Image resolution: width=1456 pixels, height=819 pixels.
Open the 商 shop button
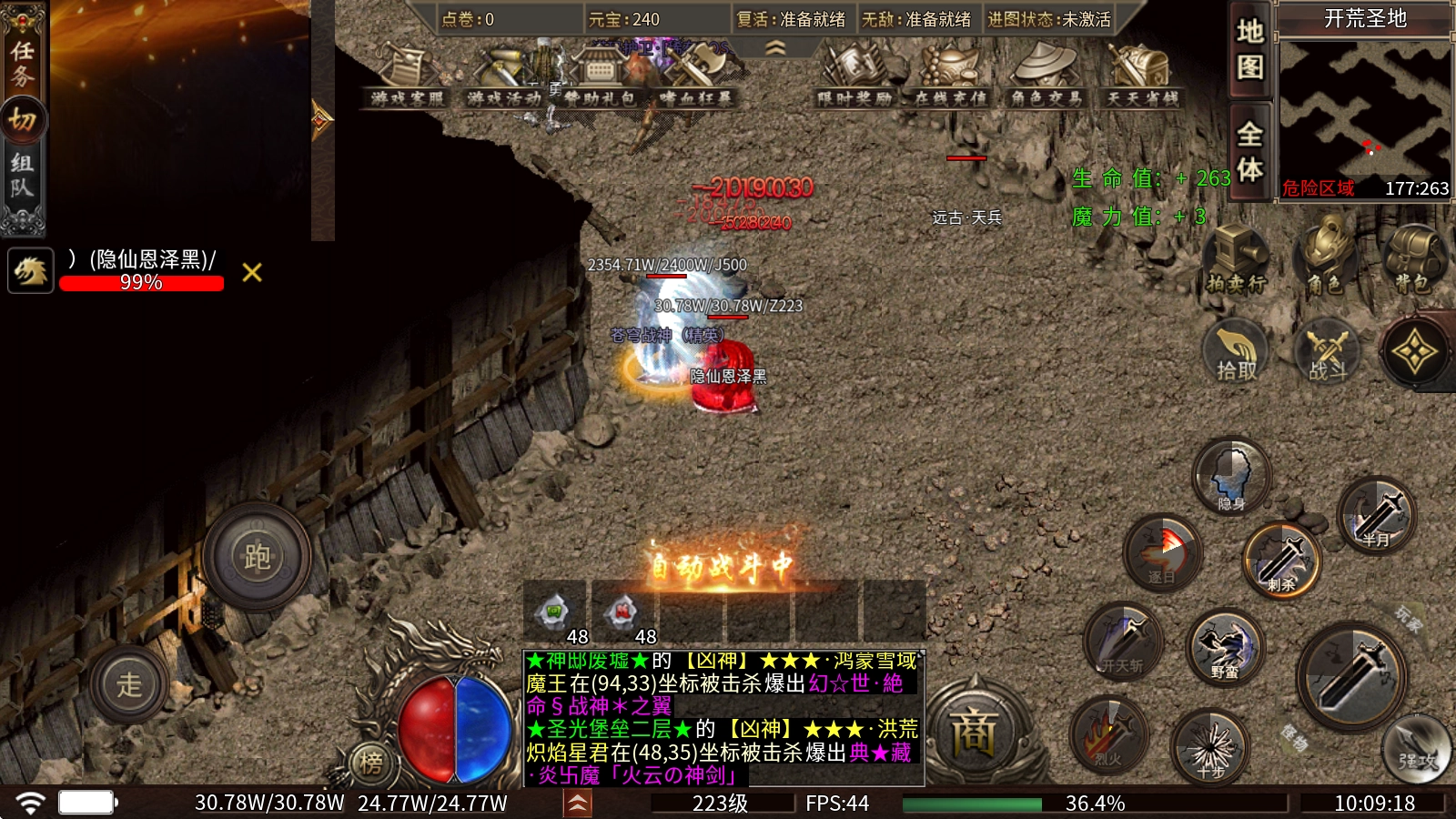pos(974,732)
